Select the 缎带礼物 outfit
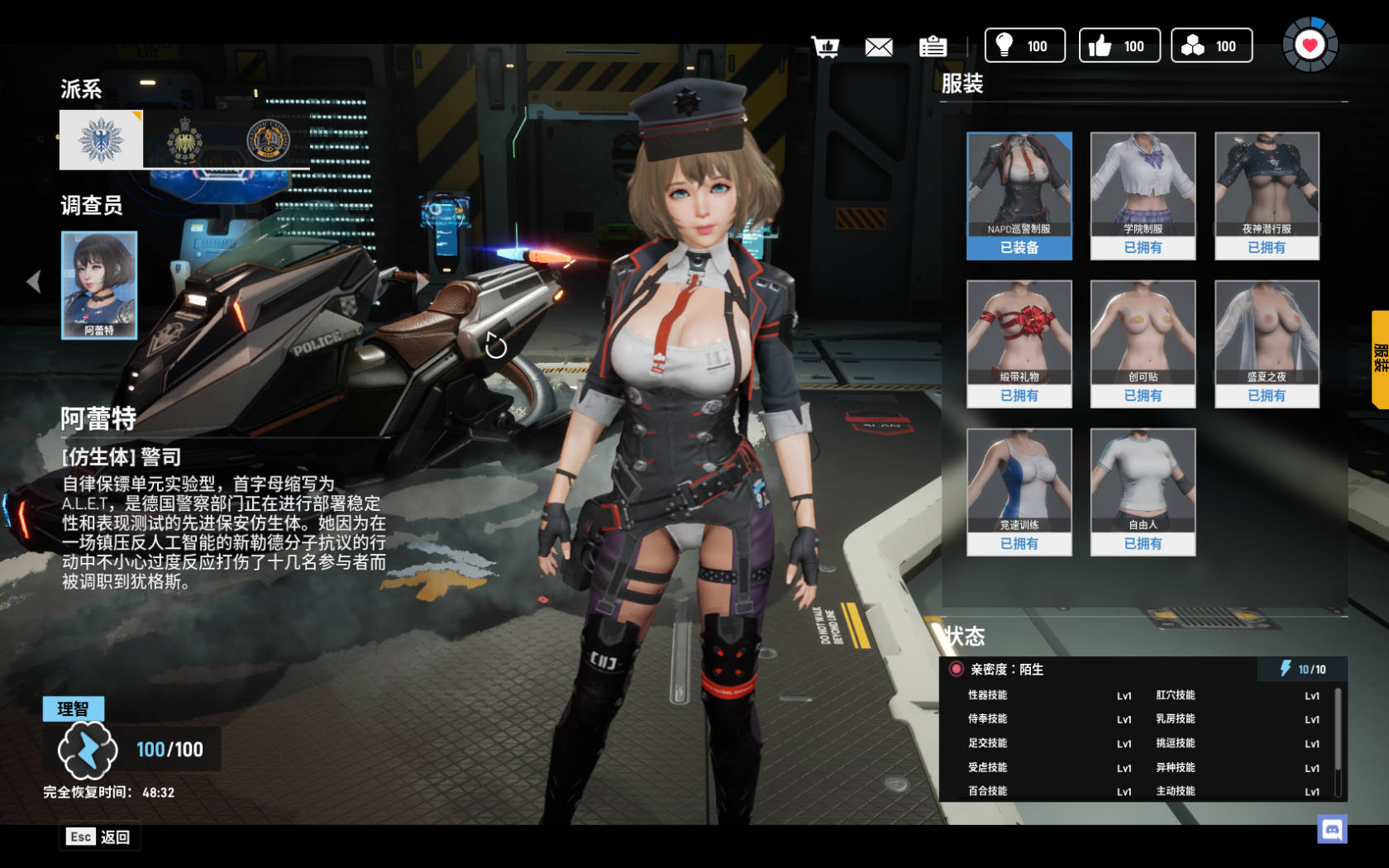This screenshot has width=1389, height=868. click(x=1019, y=344)
